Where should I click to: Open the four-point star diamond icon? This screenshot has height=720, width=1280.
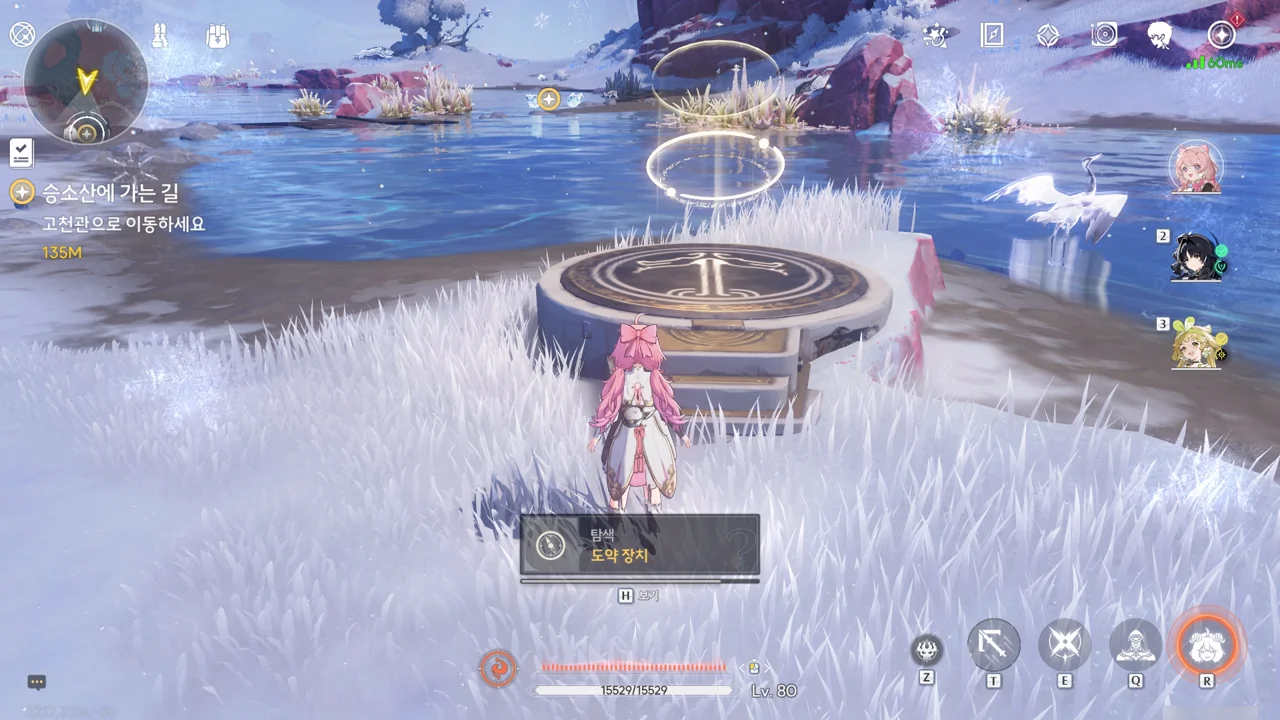1048,36
